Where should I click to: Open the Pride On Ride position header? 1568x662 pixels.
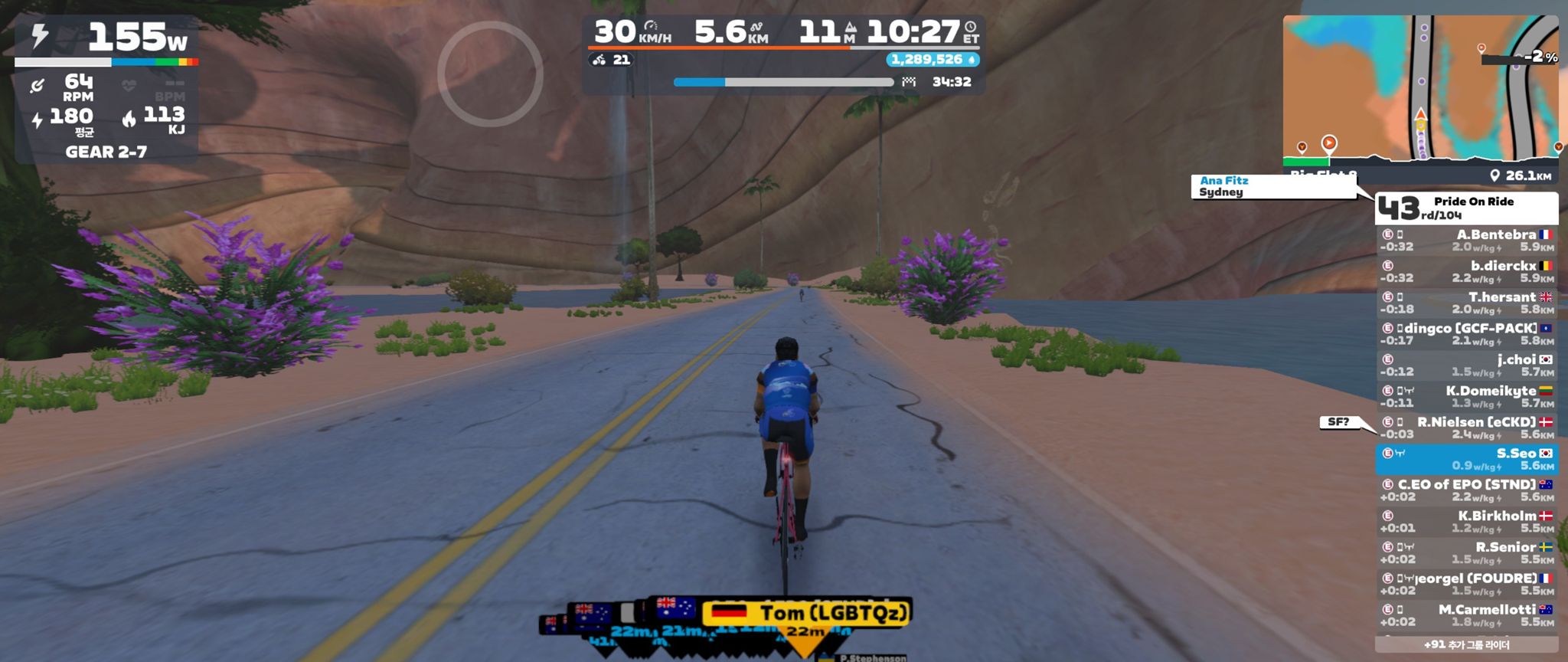tap(1466, 208)
